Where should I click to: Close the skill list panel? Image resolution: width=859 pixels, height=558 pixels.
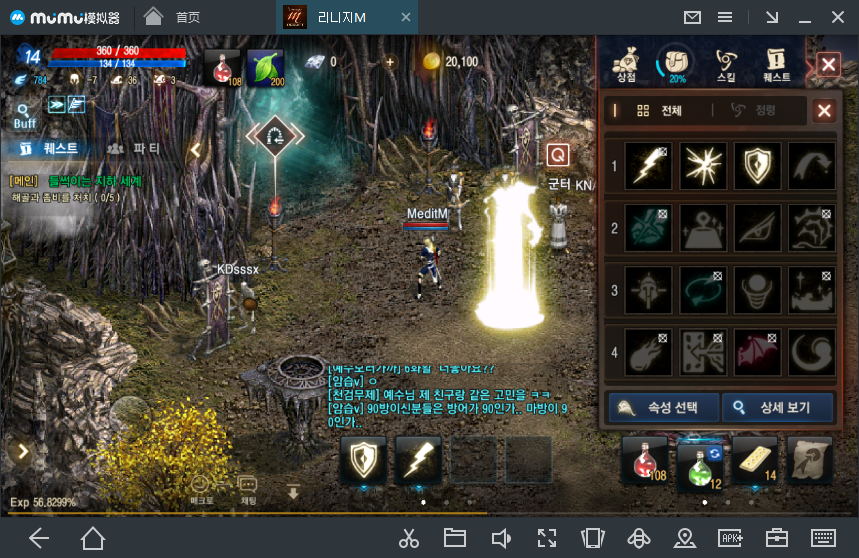tap(824, 111)
